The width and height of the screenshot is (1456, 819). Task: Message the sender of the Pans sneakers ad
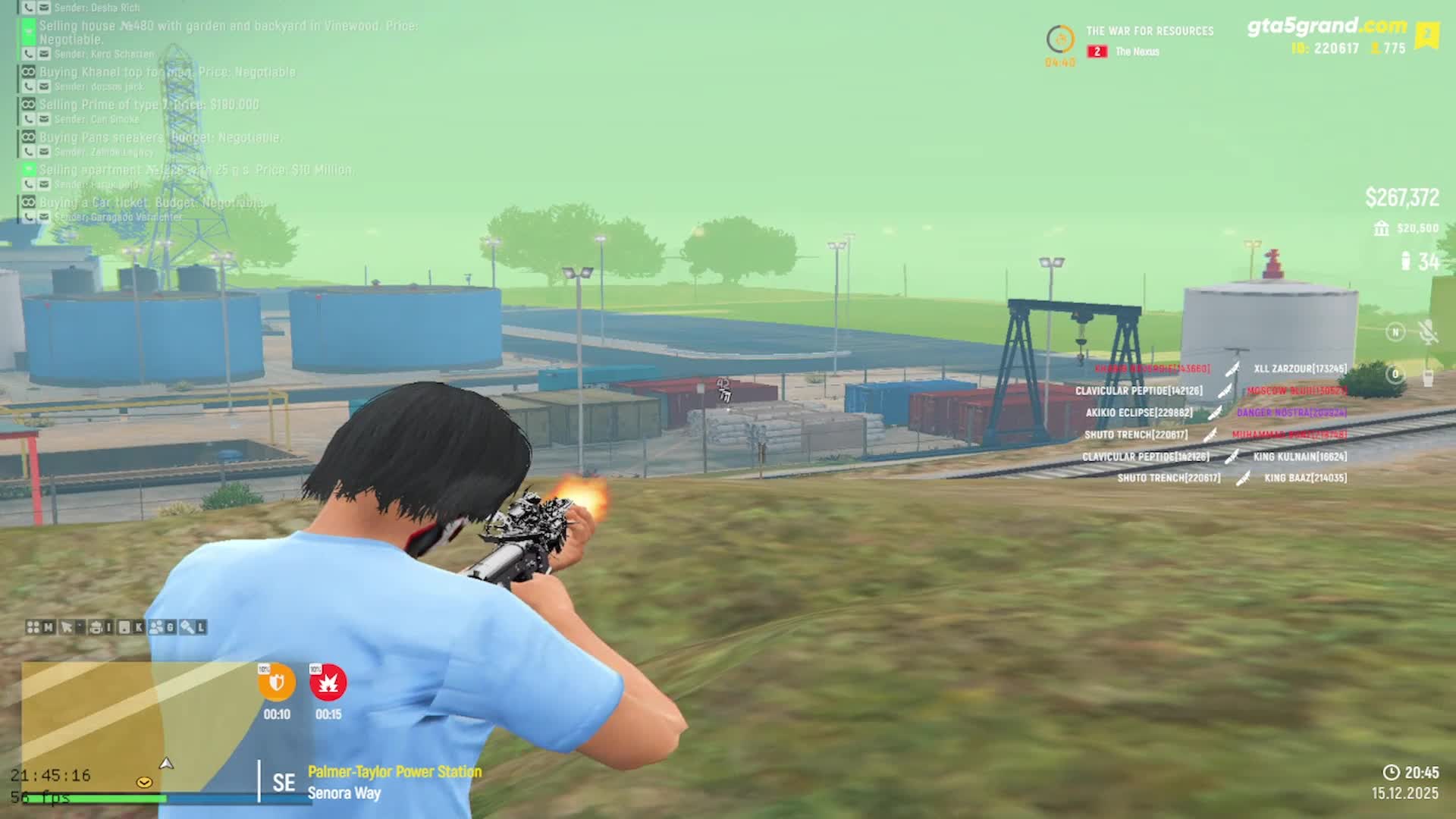[44, 152]
